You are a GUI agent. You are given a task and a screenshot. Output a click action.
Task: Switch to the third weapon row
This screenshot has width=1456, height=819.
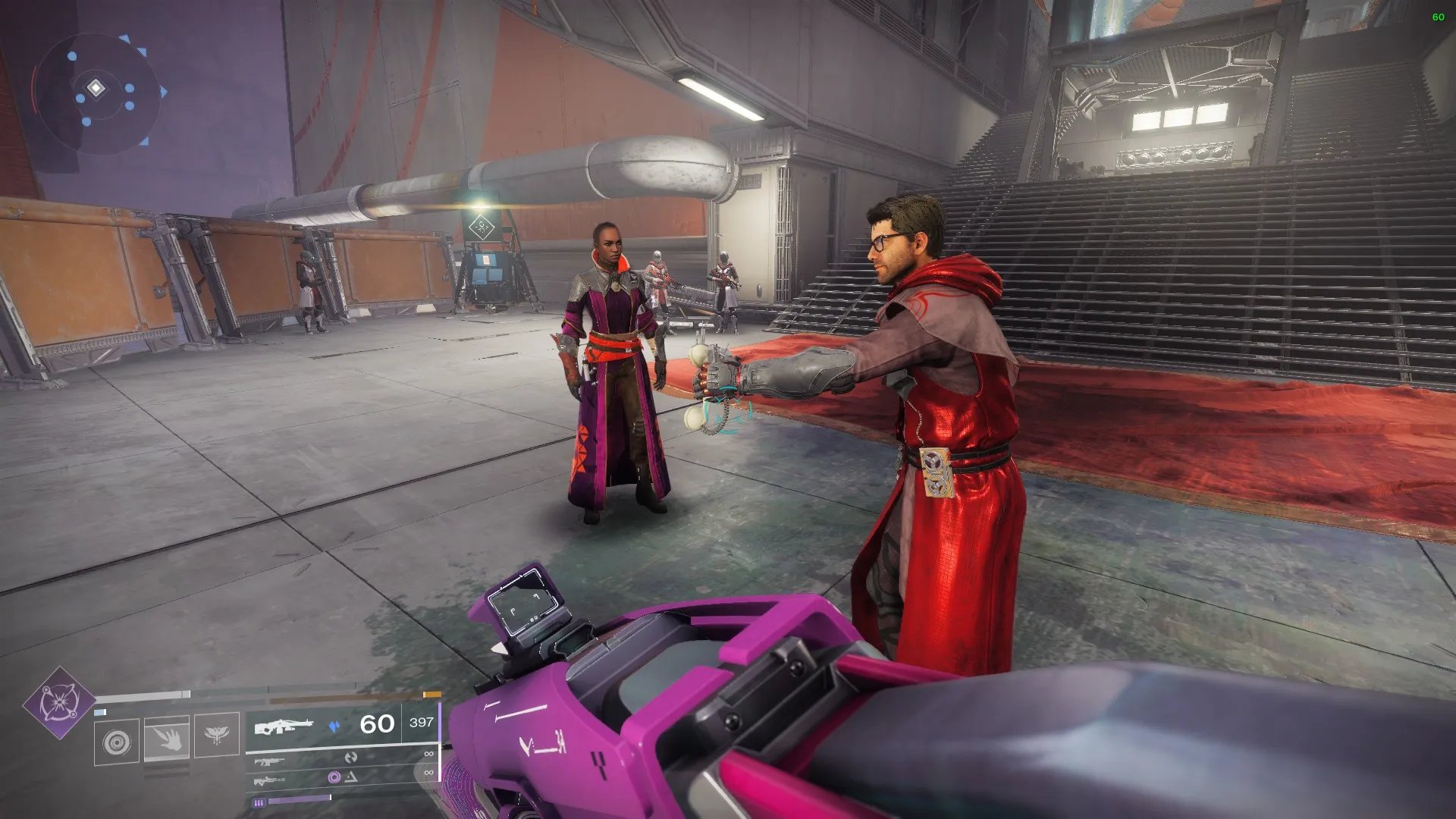tap(343, 778)
